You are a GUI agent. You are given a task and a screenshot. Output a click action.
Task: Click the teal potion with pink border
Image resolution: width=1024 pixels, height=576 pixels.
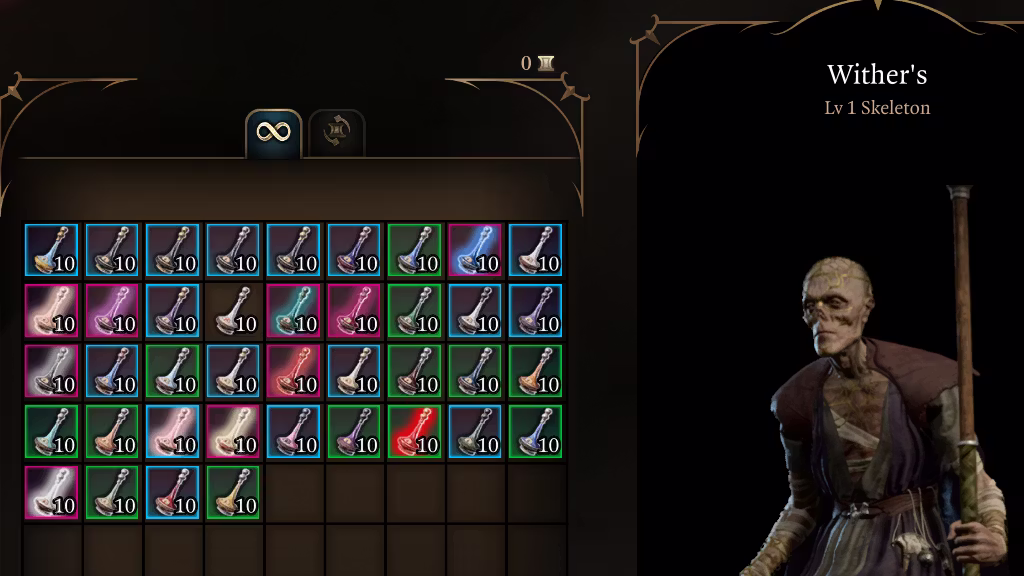(293, 310)
